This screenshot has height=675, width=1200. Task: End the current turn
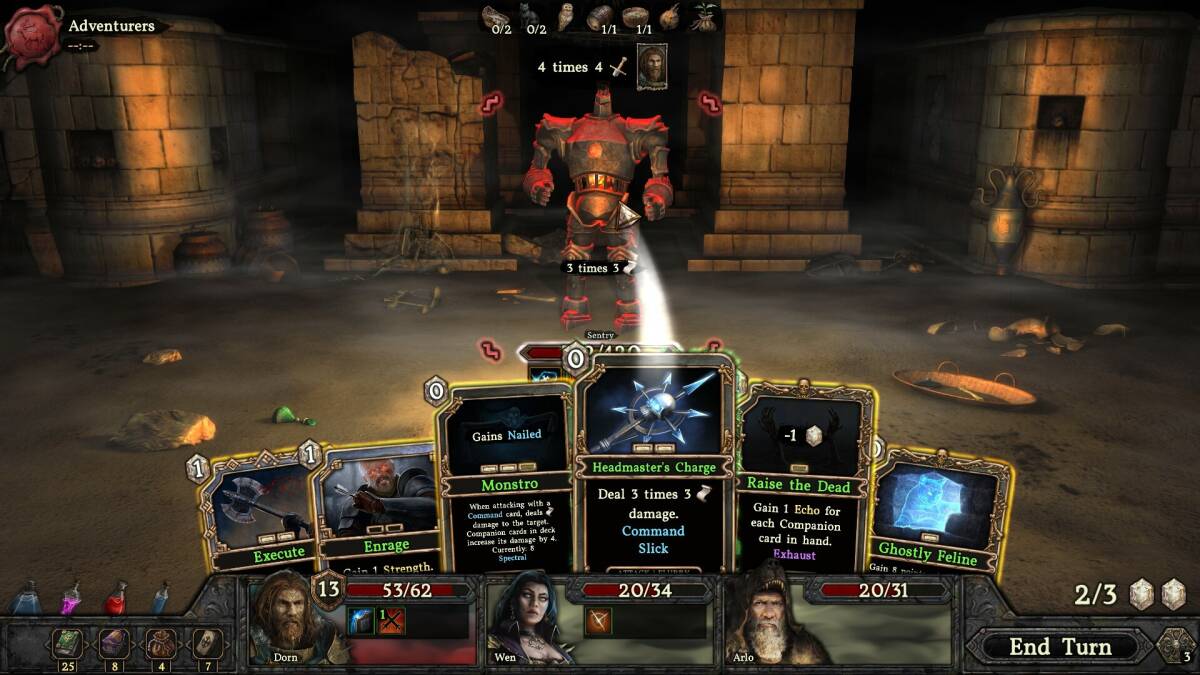(x=1060, y=646)
